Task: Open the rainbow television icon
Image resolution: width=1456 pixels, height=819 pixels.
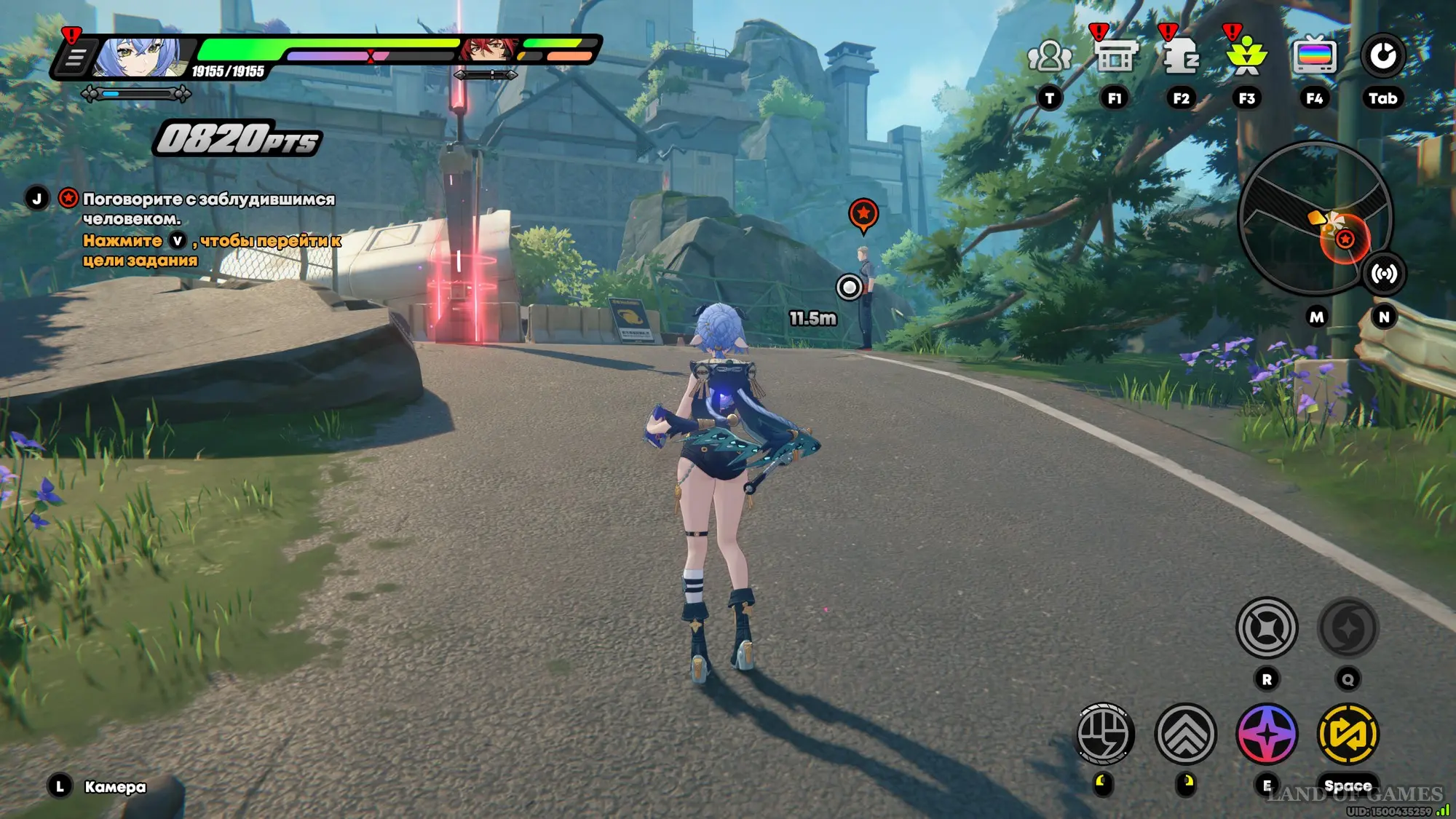Action: tap(1315, 56)
